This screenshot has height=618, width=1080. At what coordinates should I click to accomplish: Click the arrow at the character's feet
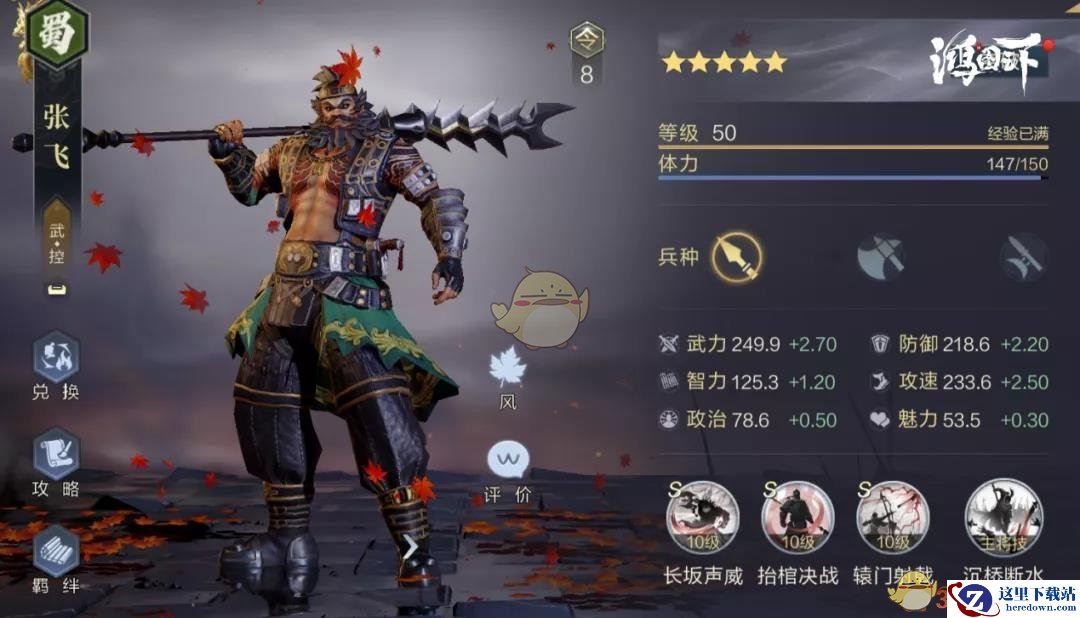[410, 548]
